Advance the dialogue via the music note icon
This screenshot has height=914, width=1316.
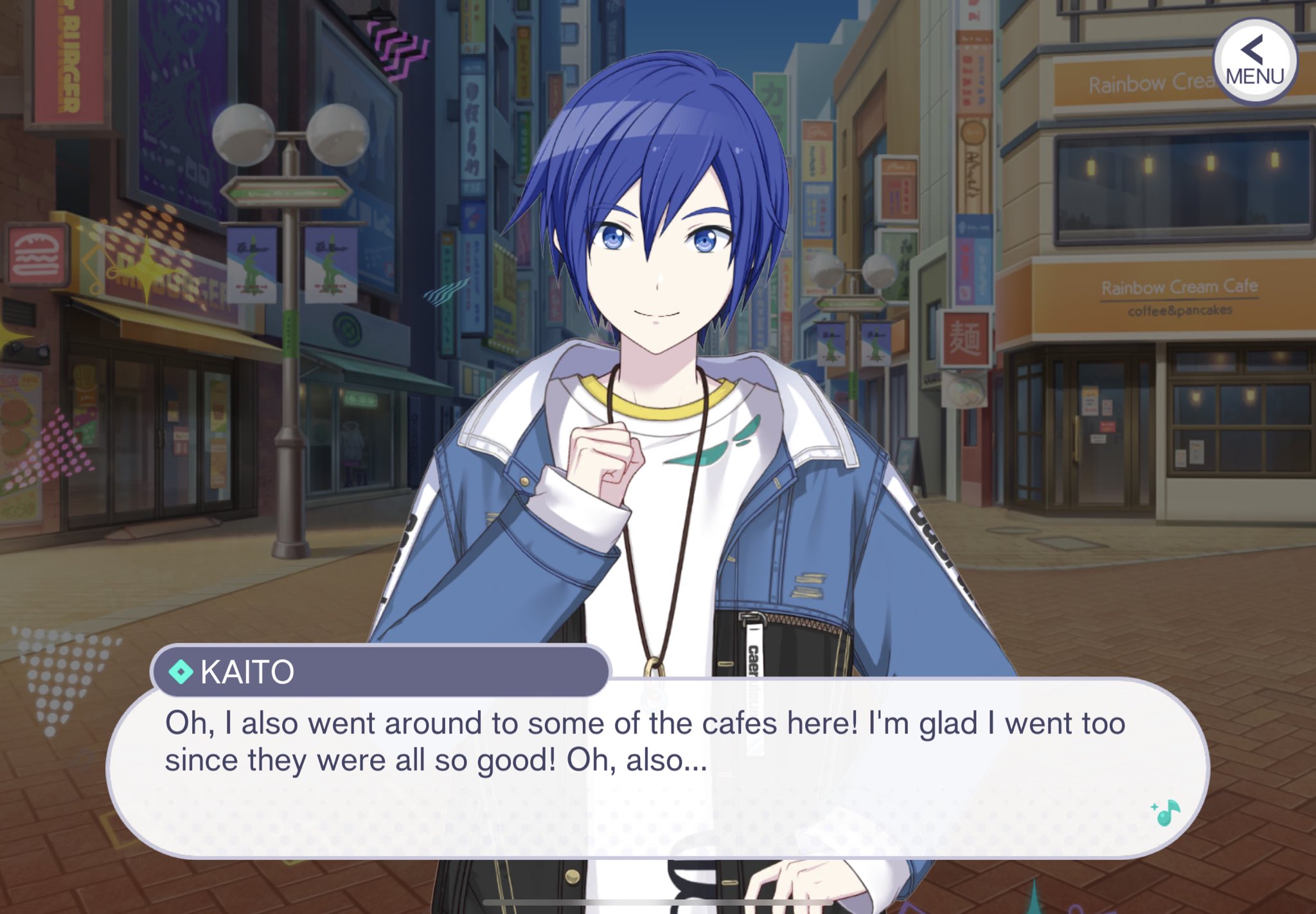click(x=1166, y=813)
